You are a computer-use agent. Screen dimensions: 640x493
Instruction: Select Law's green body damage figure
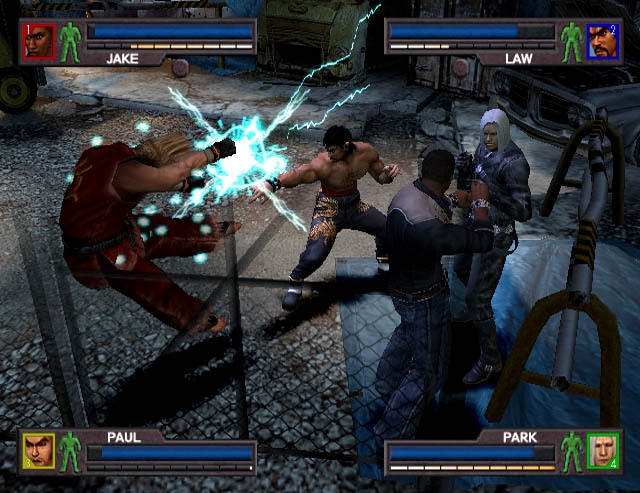tap(571, 41)
